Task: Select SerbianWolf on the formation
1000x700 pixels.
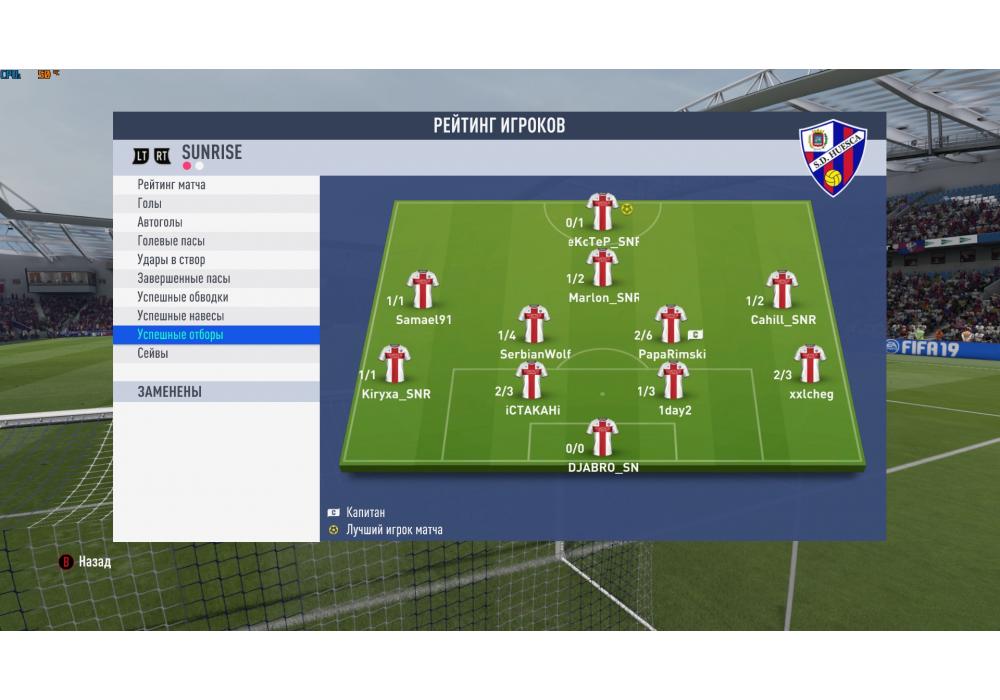Action: [x=535, y=325]
